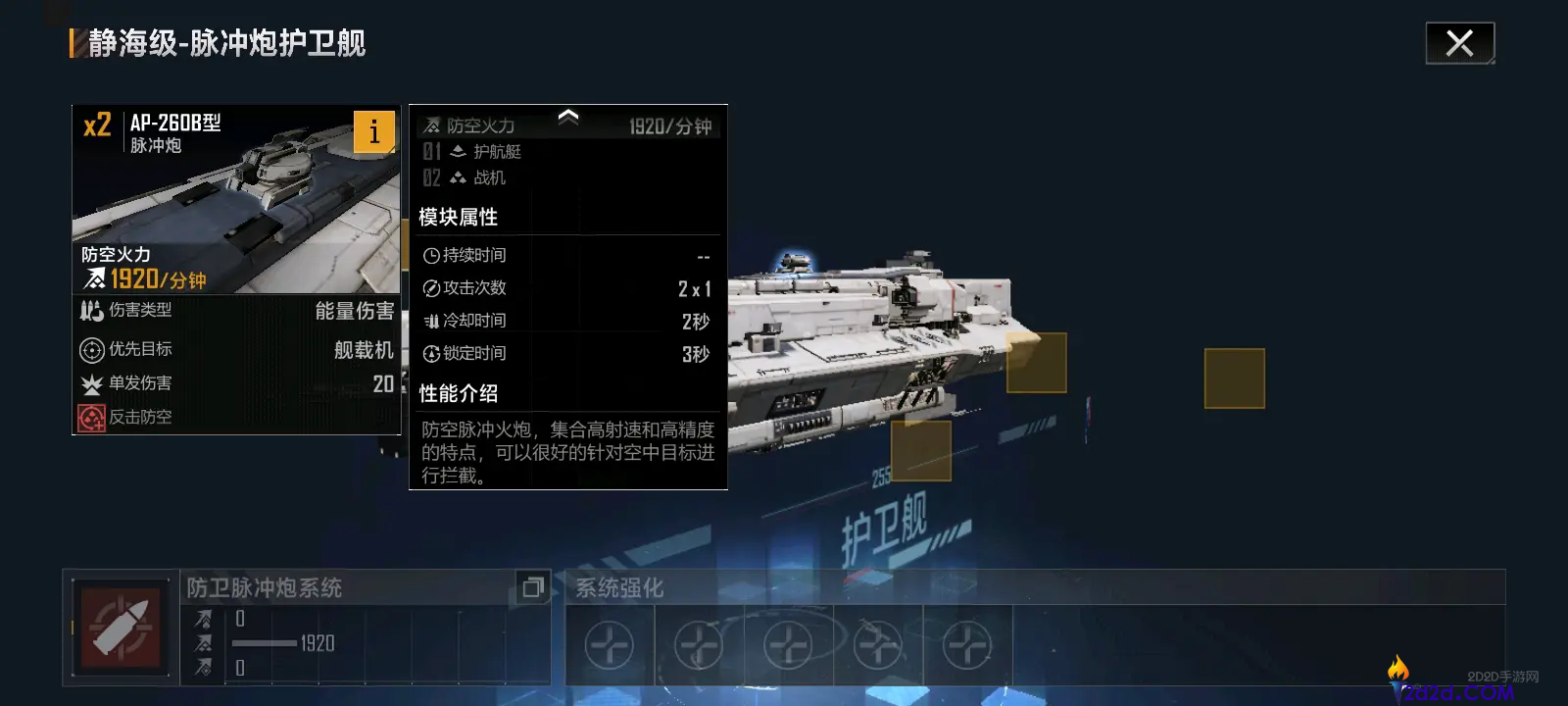Click the duplicate icon beside 防卫脉冲炮系统
The image size is (1568, 706).
tap(533, 588)
